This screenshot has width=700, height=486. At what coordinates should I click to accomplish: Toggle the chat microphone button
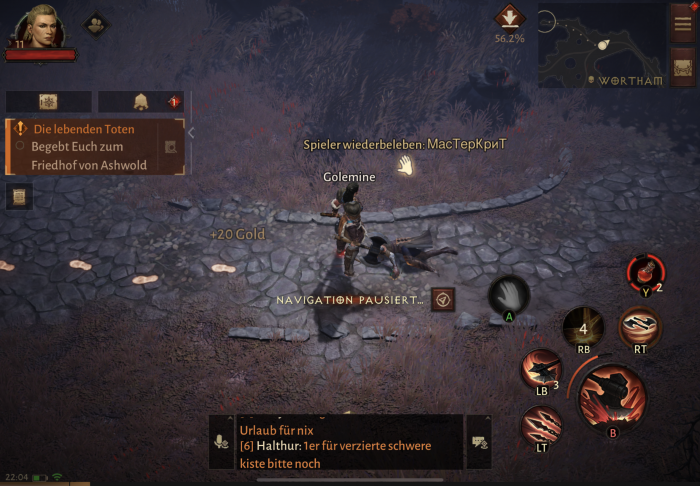(x=222, y=442)
